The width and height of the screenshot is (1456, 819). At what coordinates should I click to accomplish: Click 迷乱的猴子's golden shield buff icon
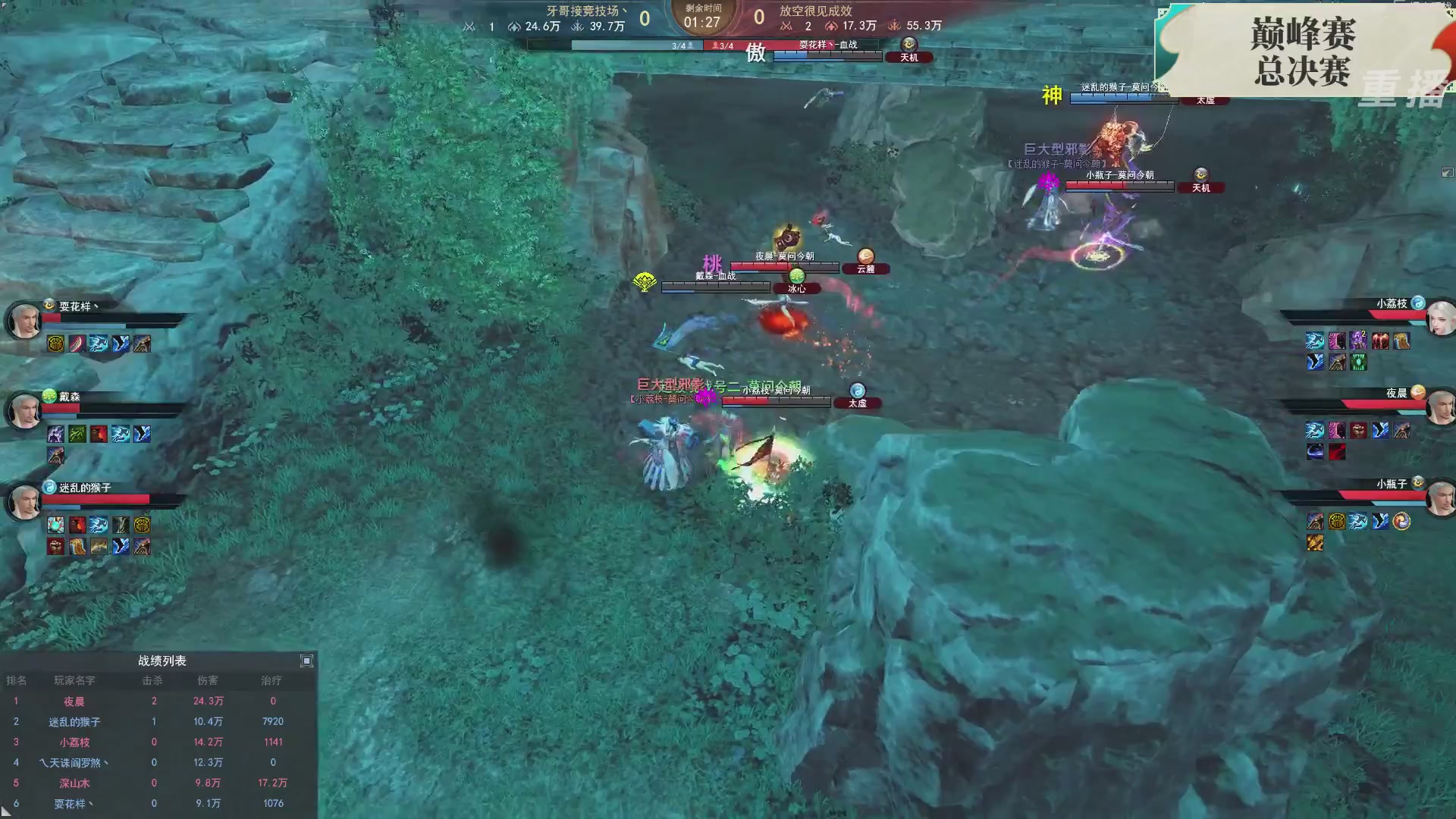coord(141,526)
